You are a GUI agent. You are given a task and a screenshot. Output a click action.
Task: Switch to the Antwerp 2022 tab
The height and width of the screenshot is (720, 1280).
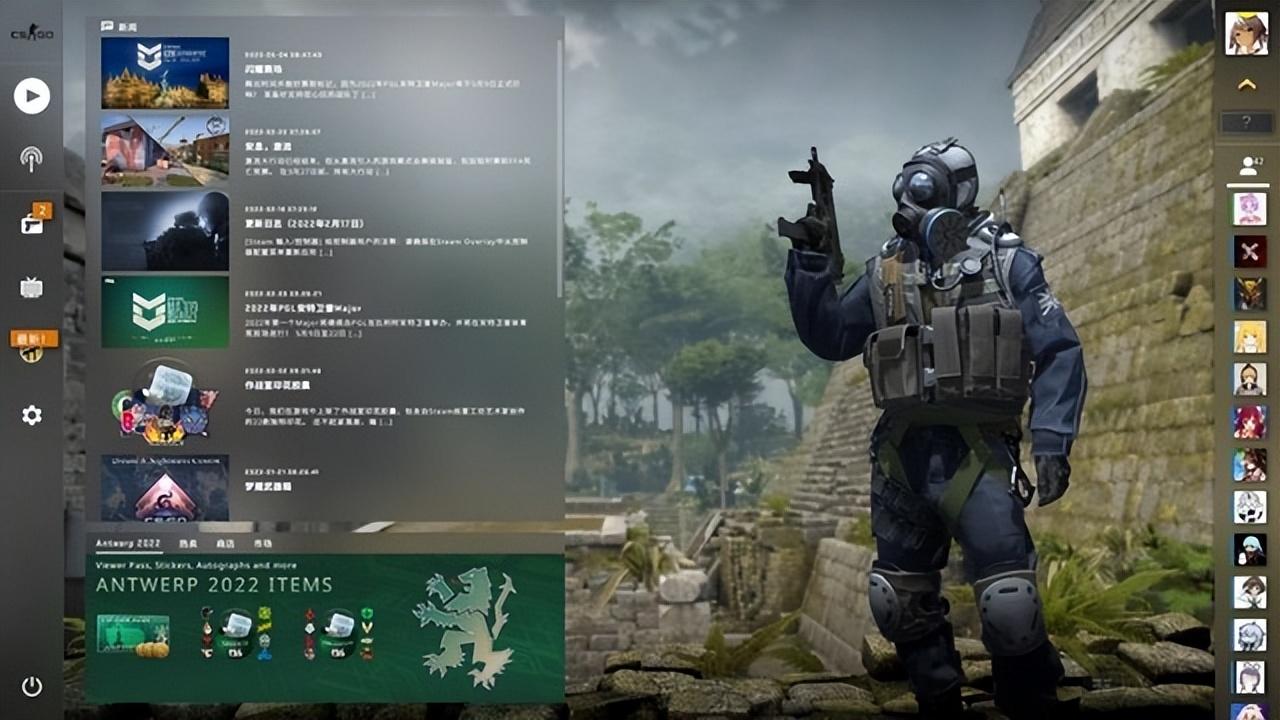pyautogui.click(x=128, y=543)
